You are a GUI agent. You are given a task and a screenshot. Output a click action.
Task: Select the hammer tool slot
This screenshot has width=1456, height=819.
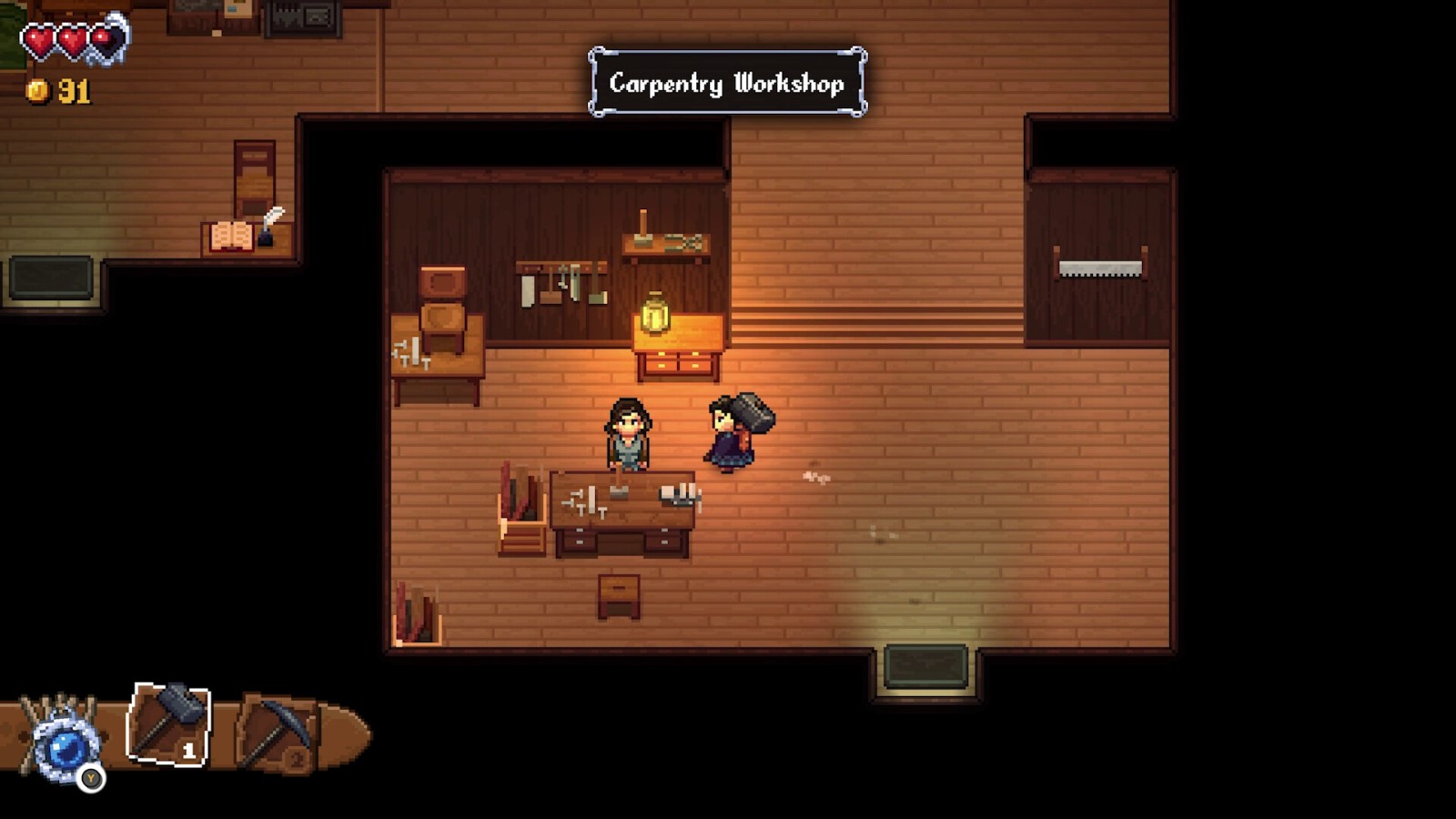(169, 724)
